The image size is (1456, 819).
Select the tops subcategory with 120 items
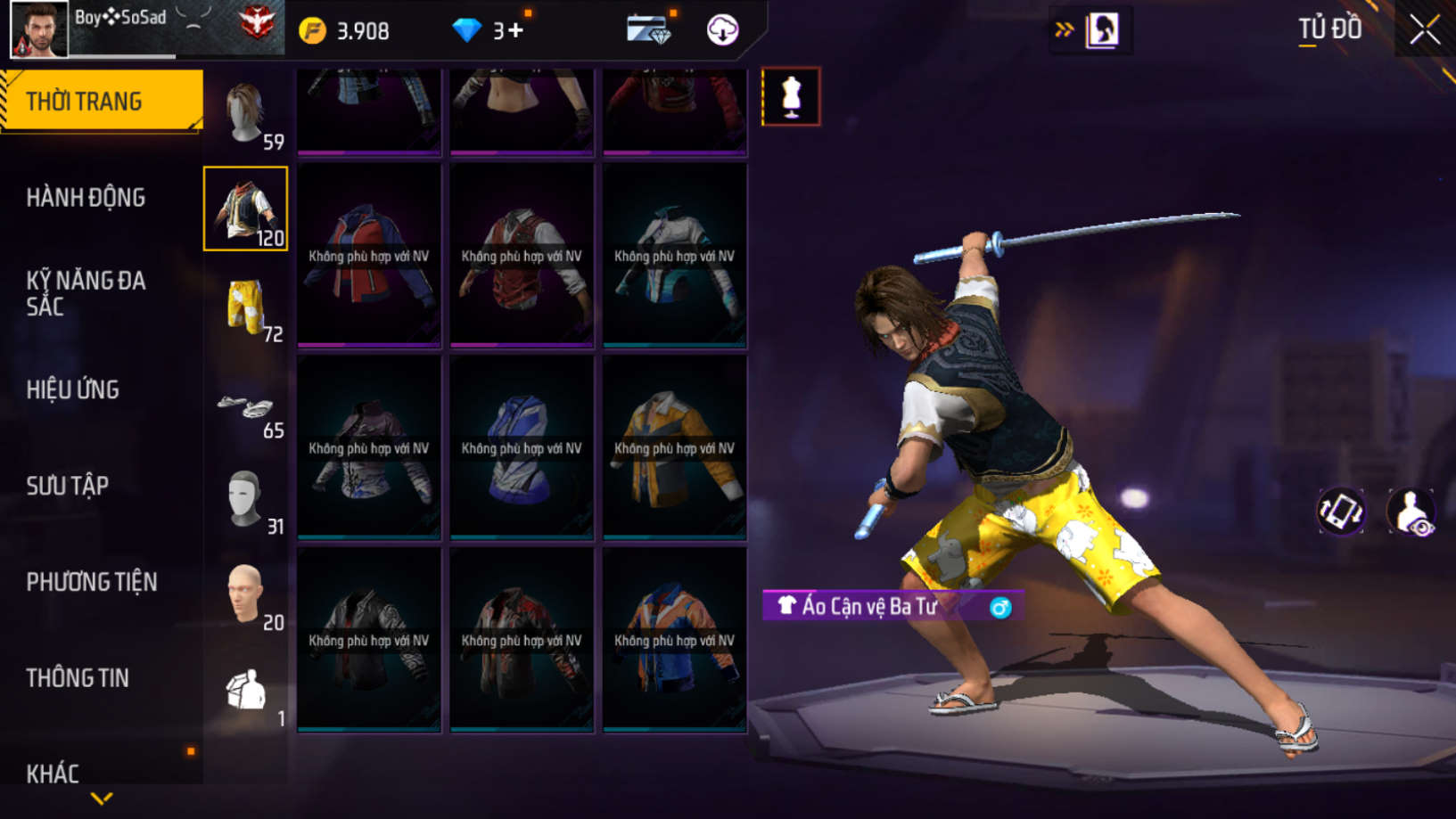245,209
